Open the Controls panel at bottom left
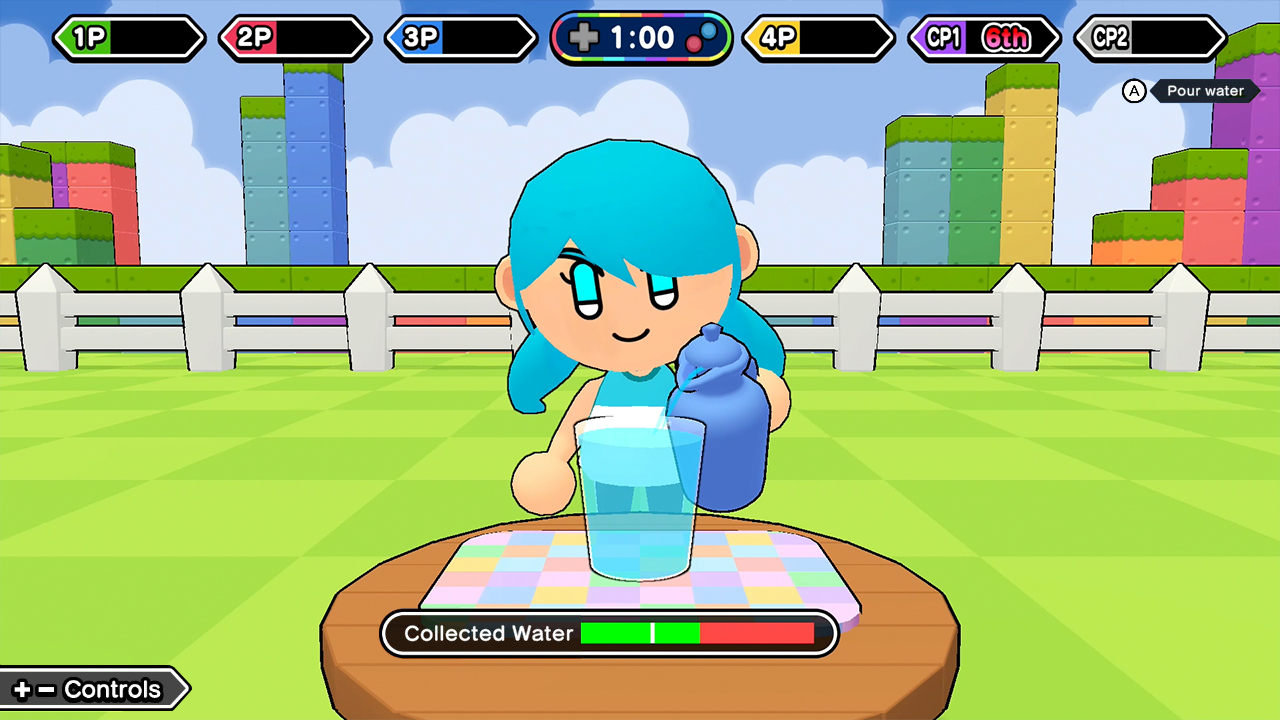This screenshot has height=720, width=1280. pyautogui.click(x=95, y=689)
